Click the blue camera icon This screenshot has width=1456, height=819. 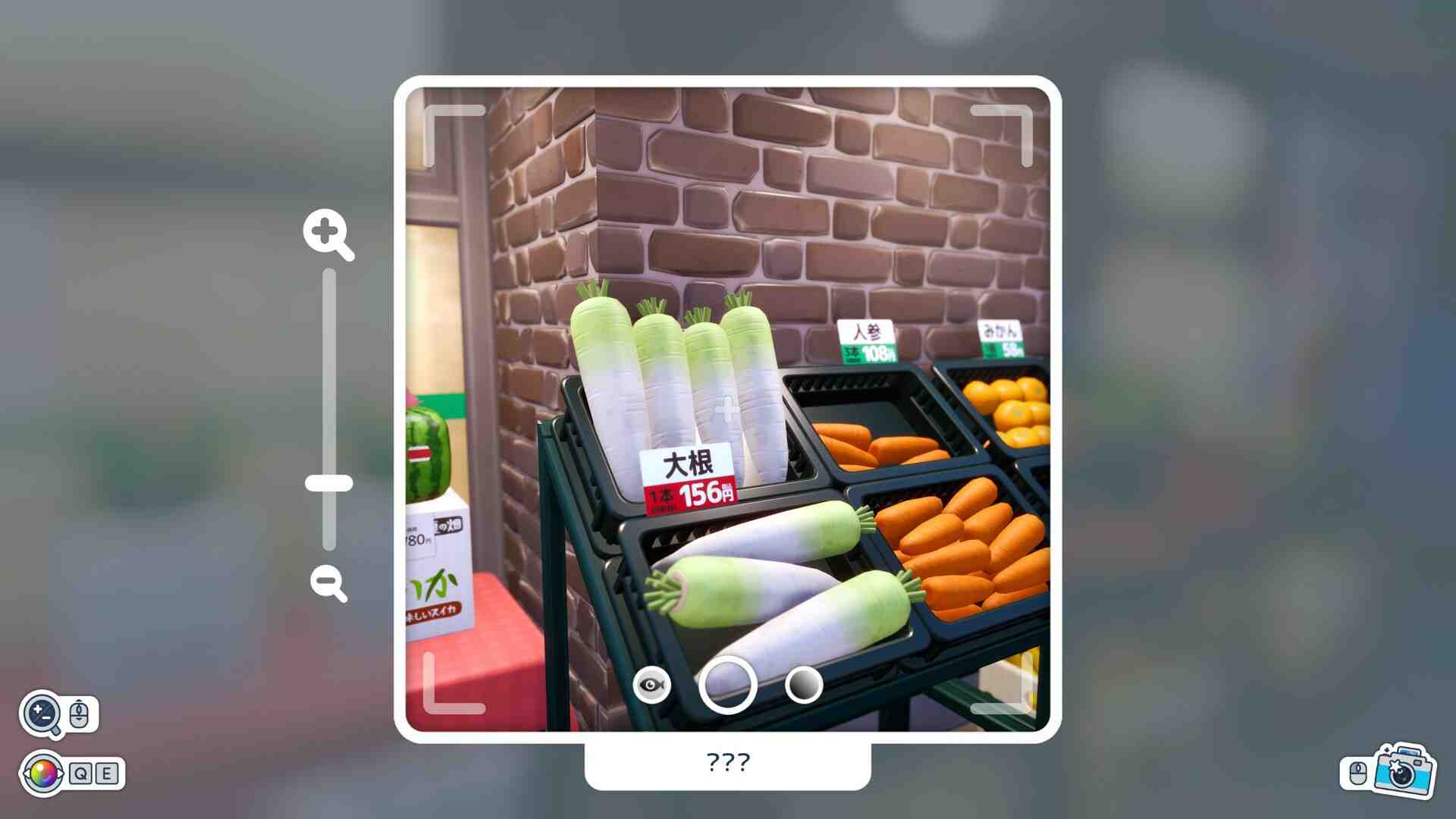(1404, 771)
